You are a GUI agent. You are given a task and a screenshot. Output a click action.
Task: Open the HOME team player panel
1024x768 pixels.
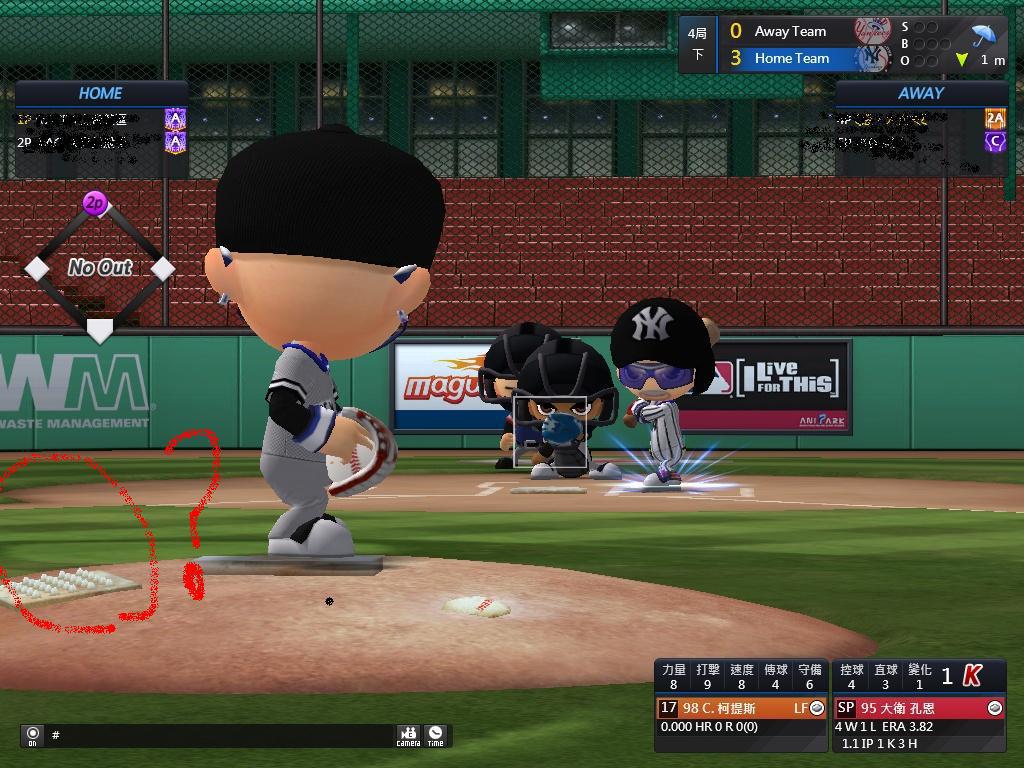click(x=101, y=93)
